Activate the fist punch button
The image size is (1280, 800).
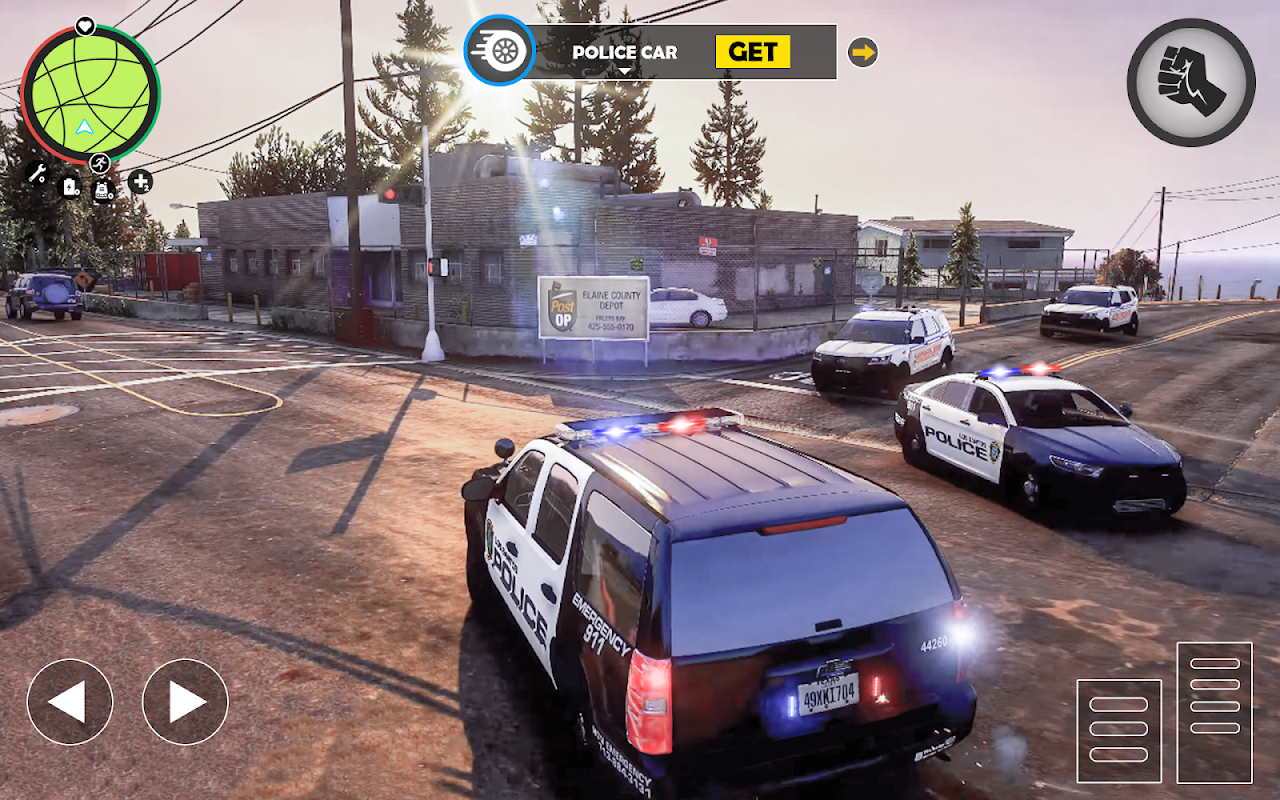pyautogui.click(x=1191, y=82)
